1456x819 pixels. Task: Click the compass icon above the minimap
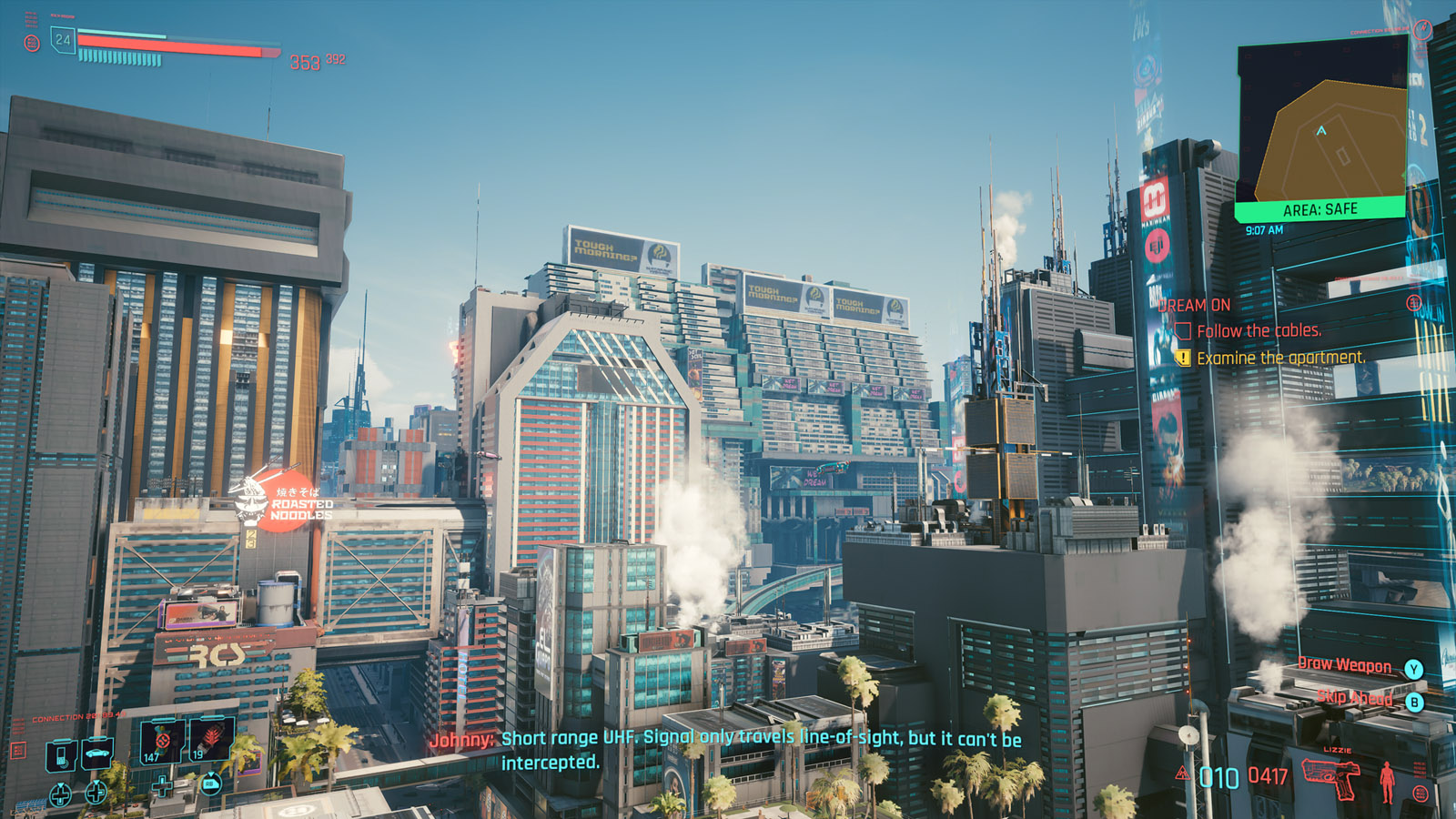1423,29
